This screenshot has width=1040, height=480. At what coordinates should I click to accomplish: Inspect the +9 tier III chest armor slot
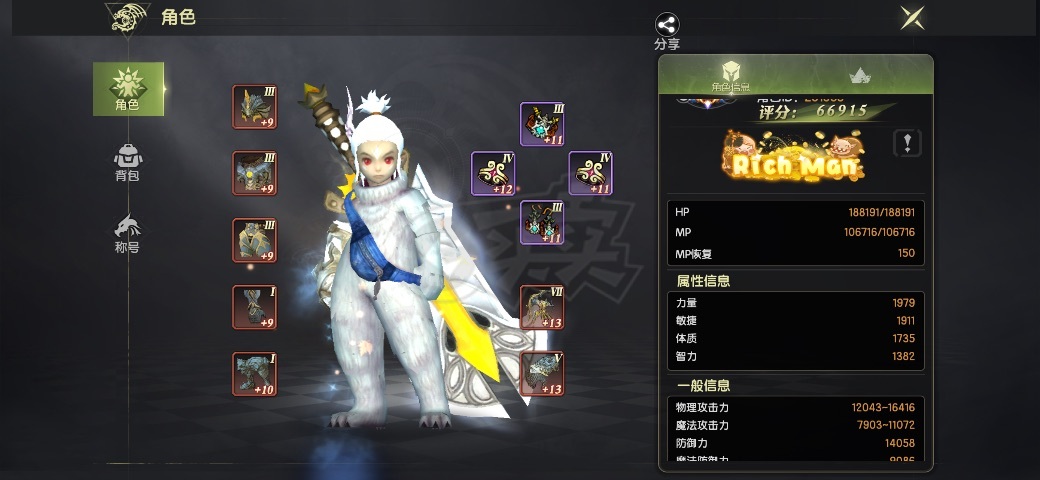point(255,173)
